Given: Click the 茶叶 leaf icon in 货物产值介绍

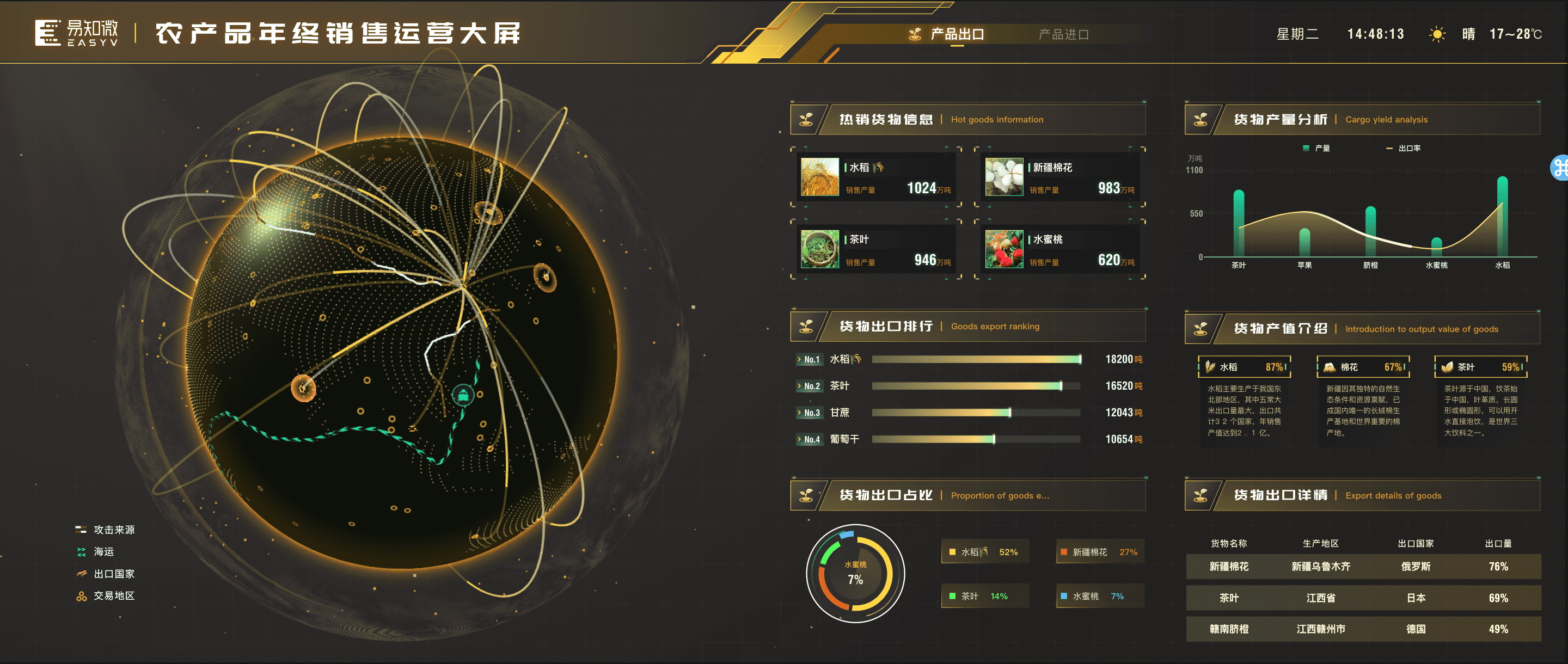Looking at the screenshot, I should [1447, 366].
